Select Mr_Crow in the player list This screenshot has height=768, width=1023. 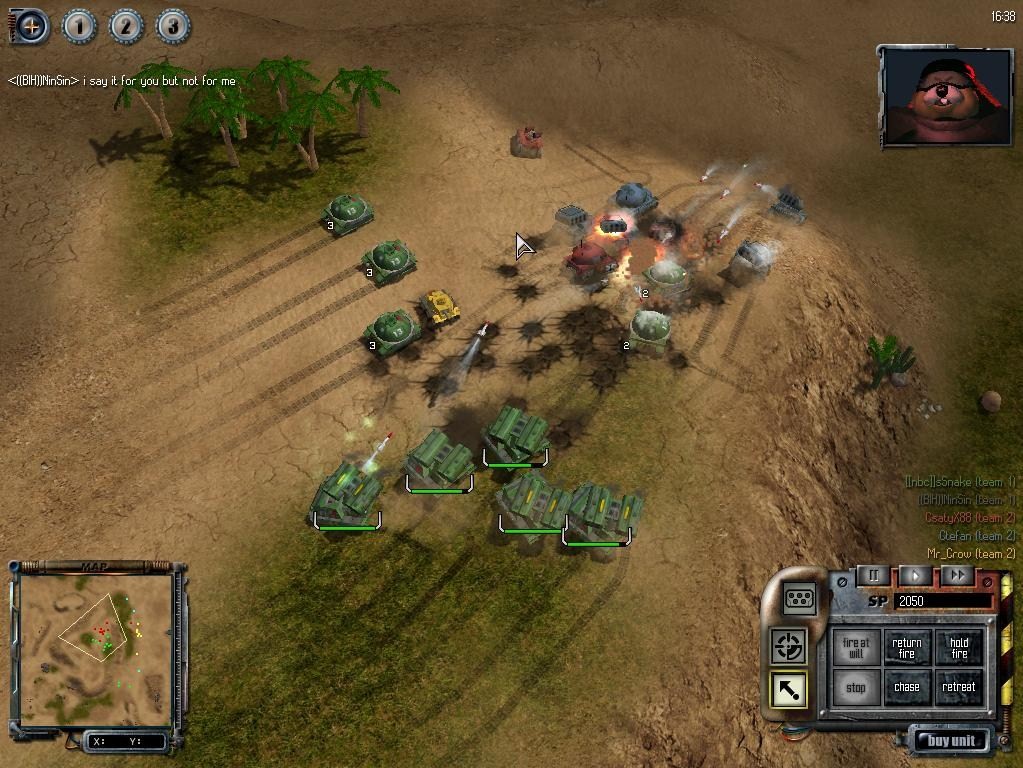[970, 553]
